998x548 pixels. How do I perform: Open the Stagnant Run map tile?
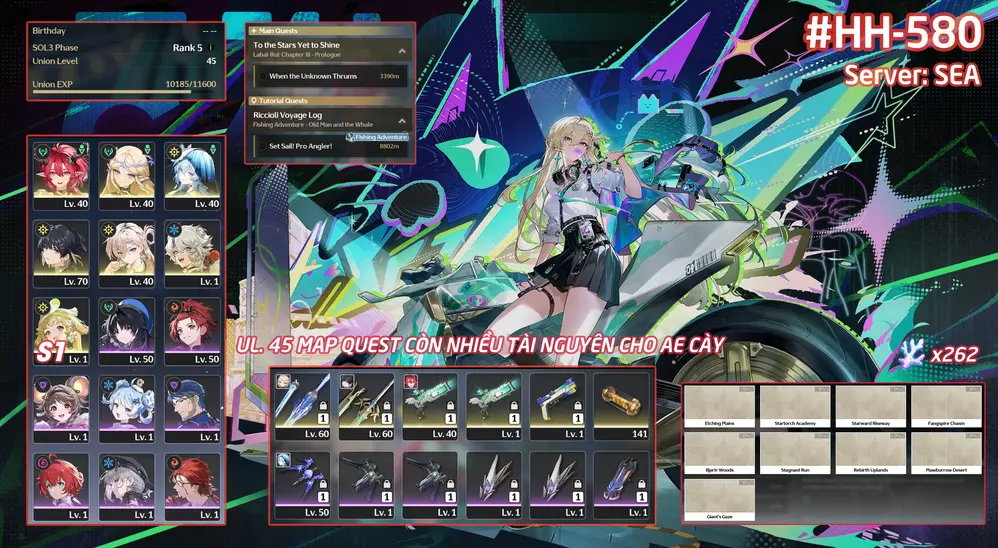tap(795, 452)
